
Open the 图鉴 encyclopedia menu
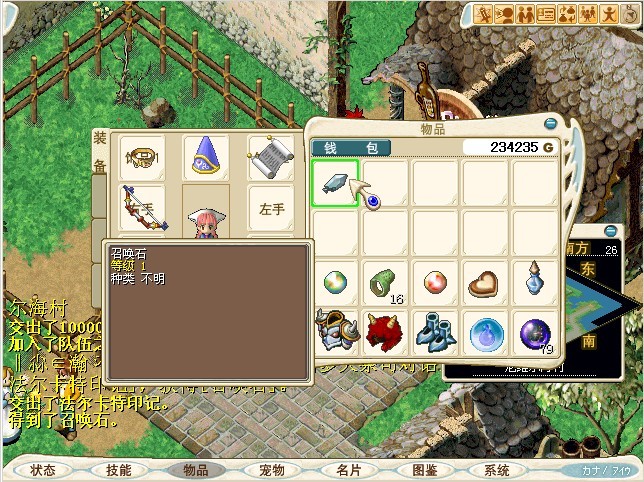[x=424, y=469]
